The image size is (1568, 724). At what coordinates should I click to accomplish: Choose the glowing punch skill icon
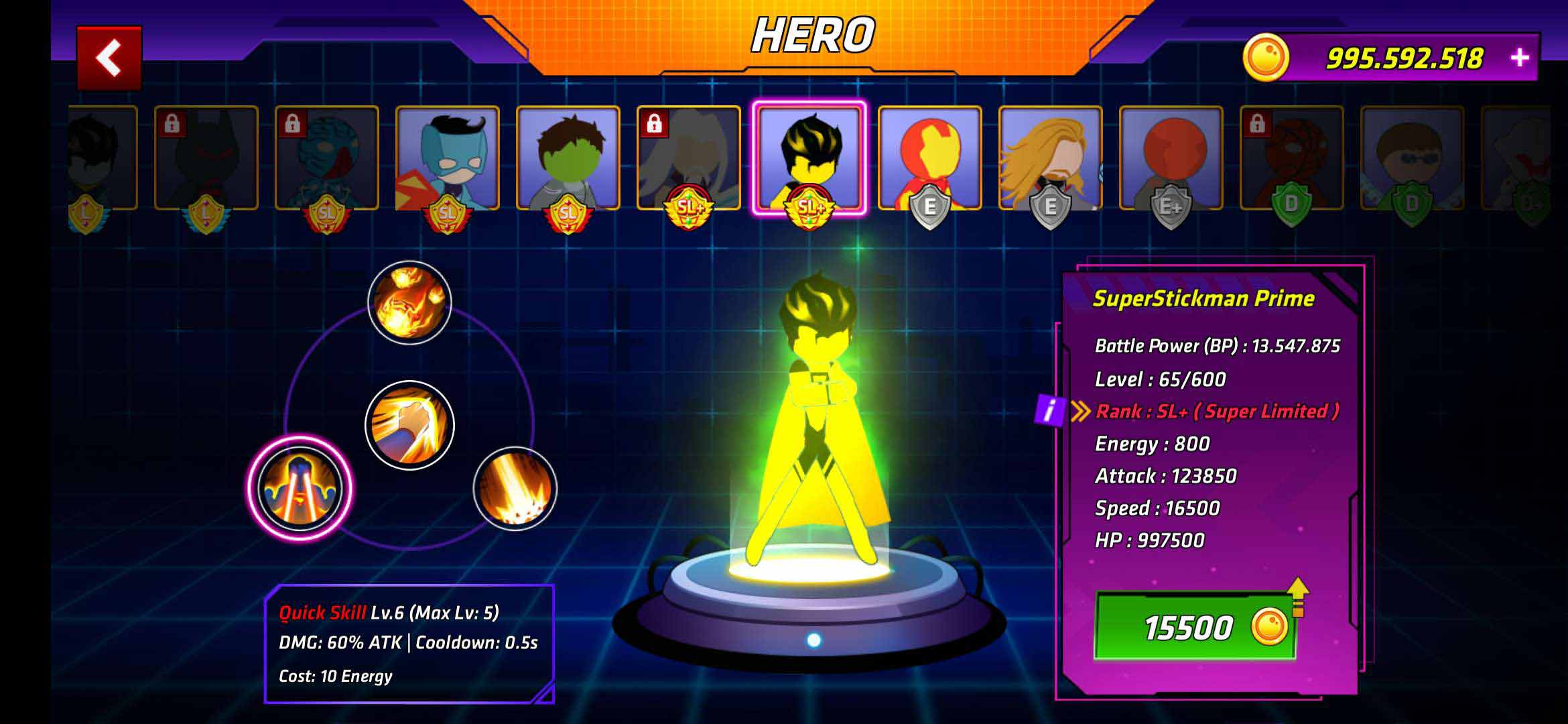pos(409,425)
